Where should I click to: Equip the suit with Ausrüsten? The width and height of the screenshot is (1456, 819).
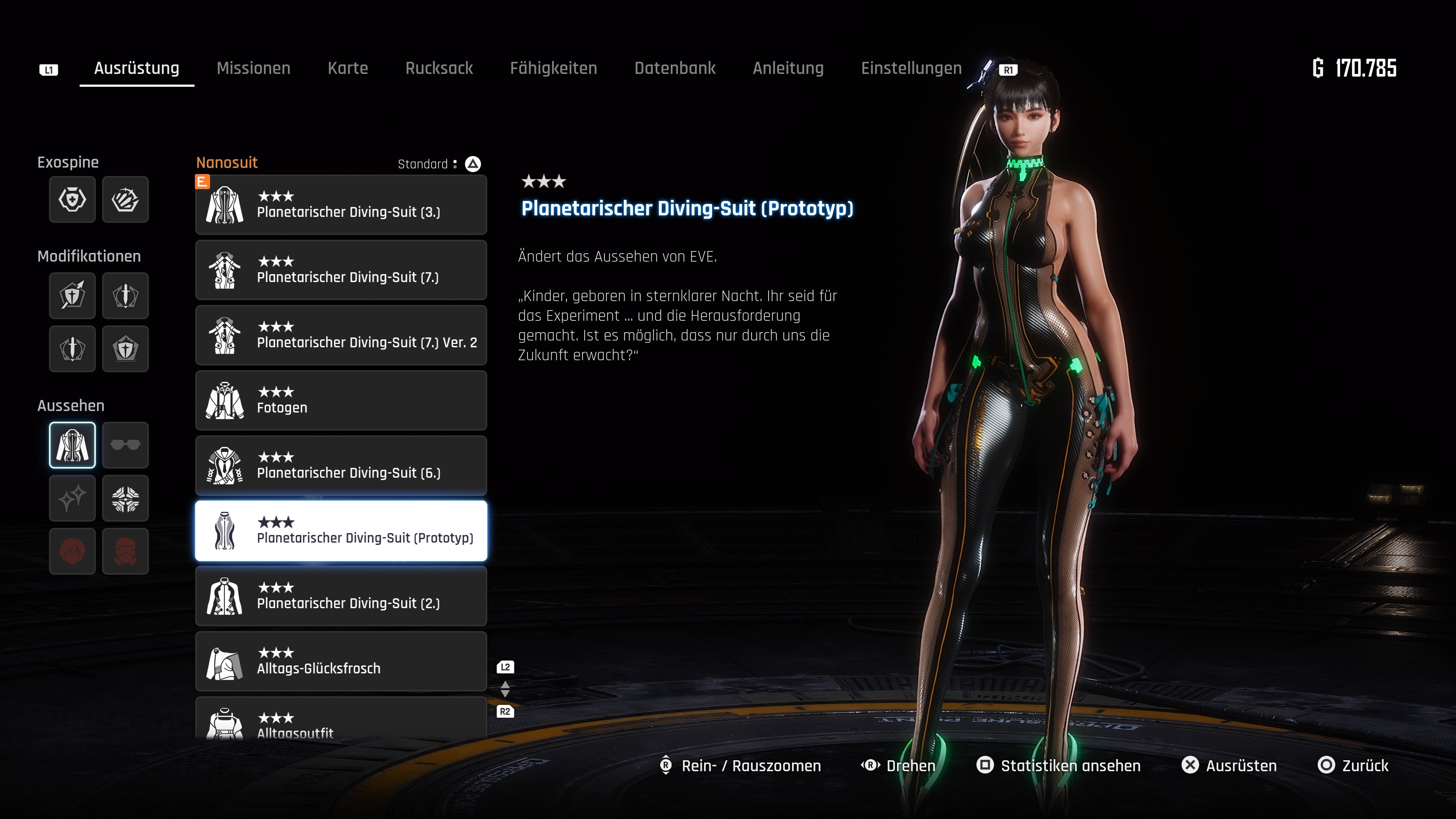coord(1229,765)
